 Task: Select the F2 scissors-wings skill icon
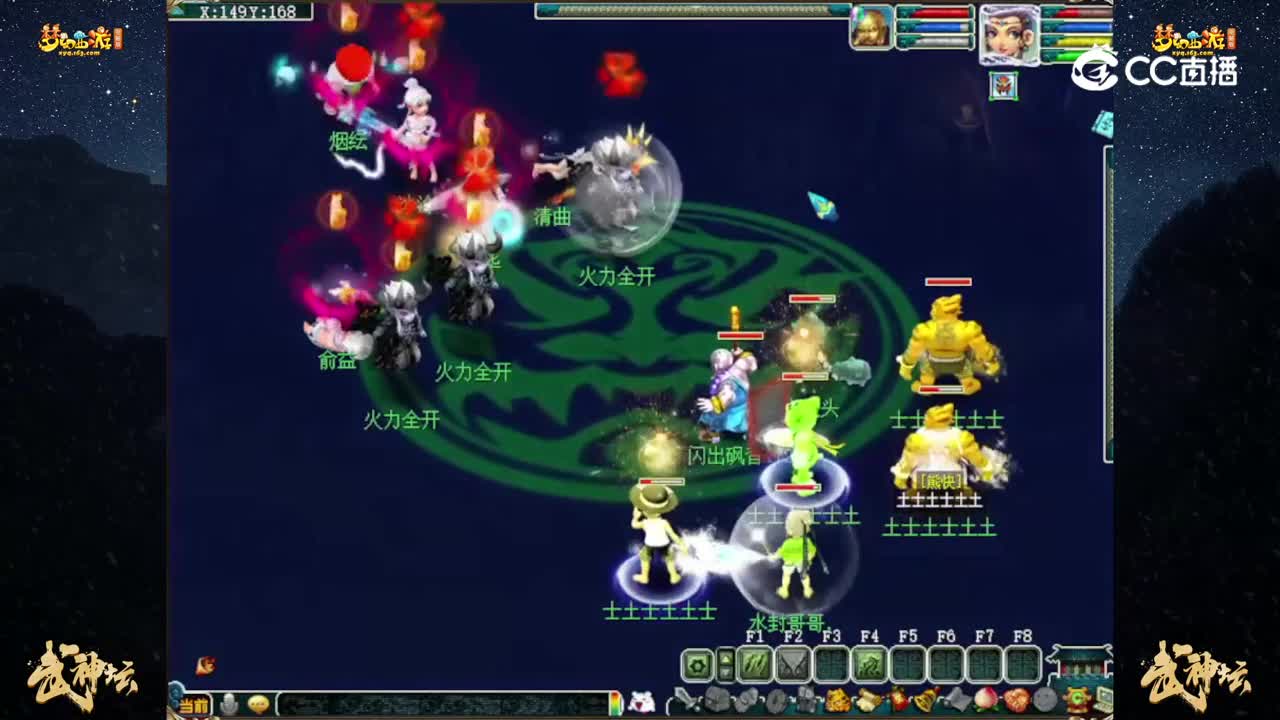pos(793,663)
